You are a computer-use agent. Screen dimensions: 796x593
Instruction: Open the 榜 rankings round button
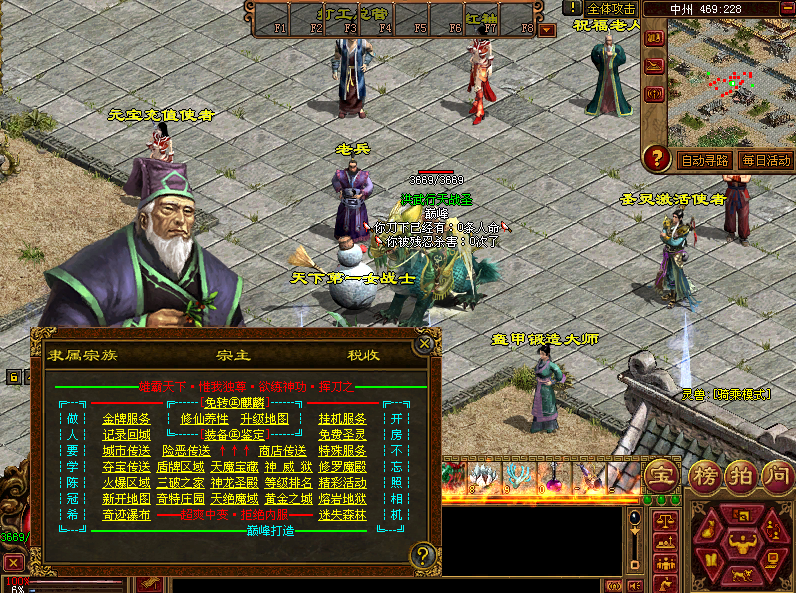pyautogui.click(x=703, y=473)
